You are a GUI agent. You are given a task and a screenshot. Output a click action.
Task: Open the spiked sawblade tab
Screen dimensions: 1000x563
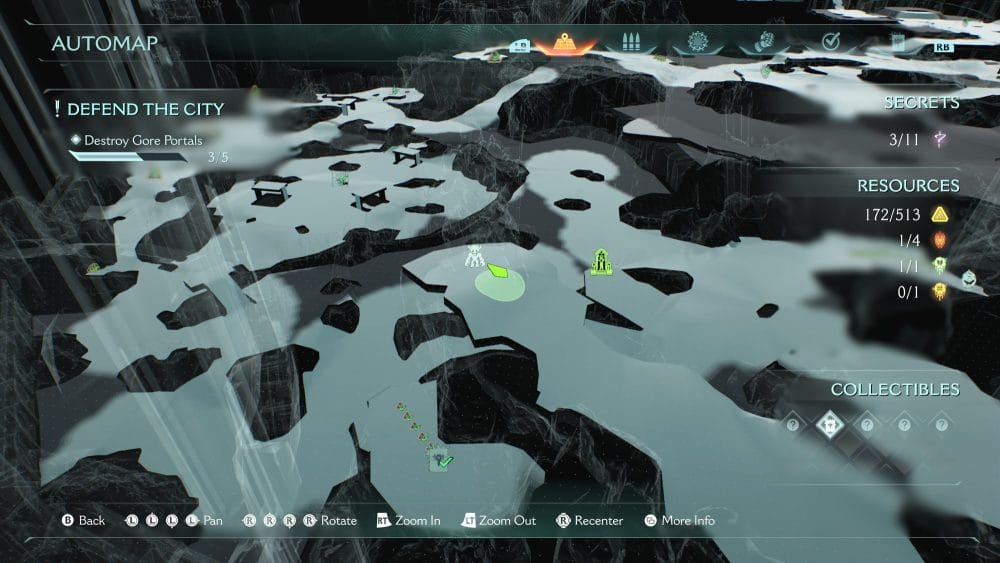697,44
